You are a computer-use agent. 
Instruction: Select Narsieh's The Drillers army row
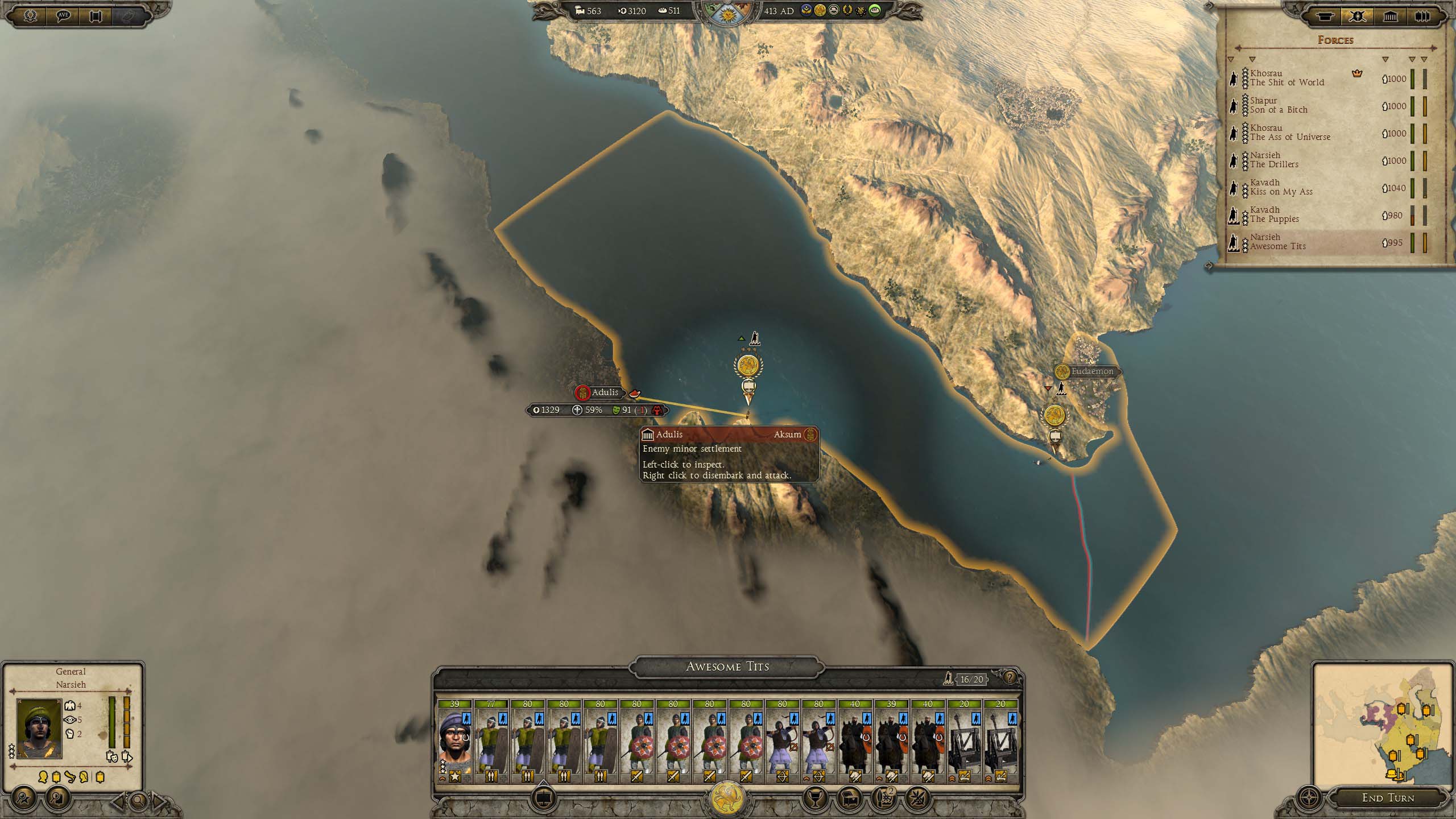[1274, 160]
